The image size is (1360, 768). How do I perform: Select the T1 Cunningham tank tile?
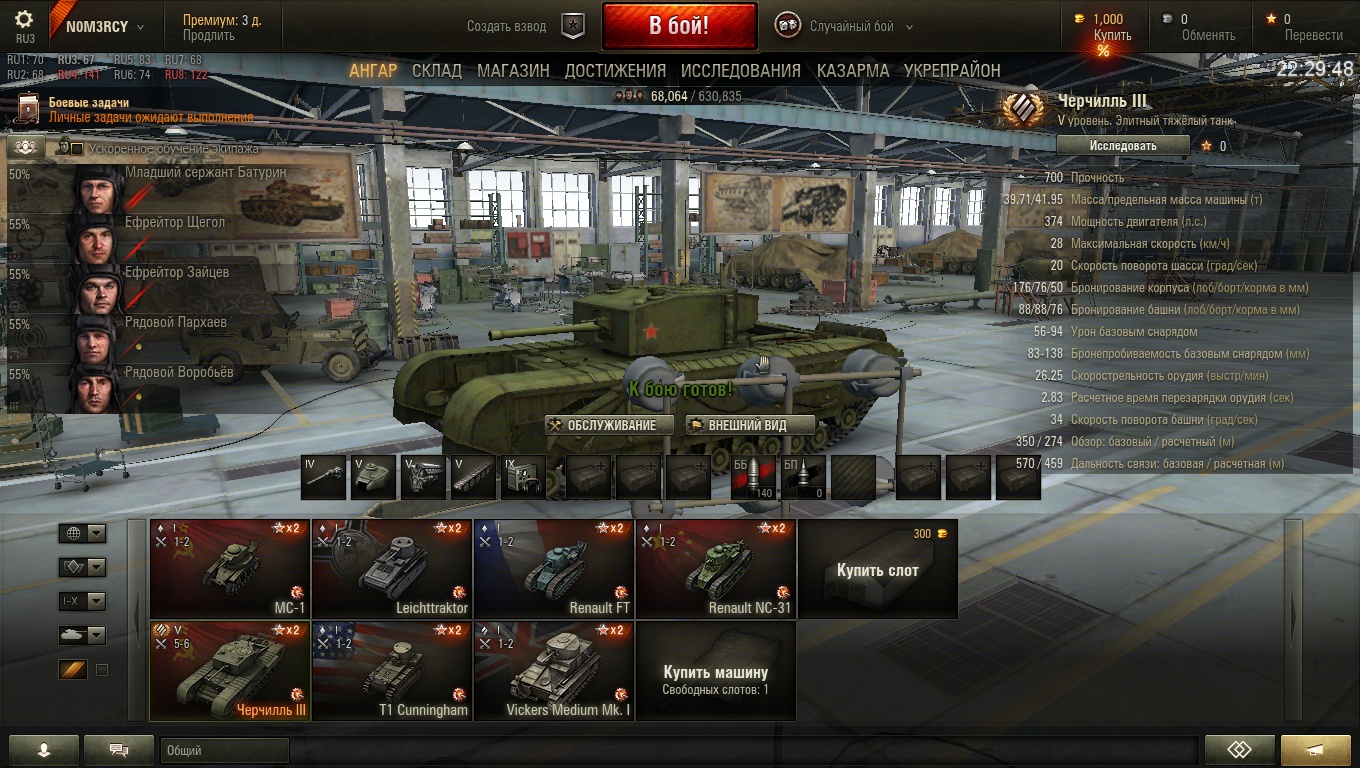coord(392,670)
